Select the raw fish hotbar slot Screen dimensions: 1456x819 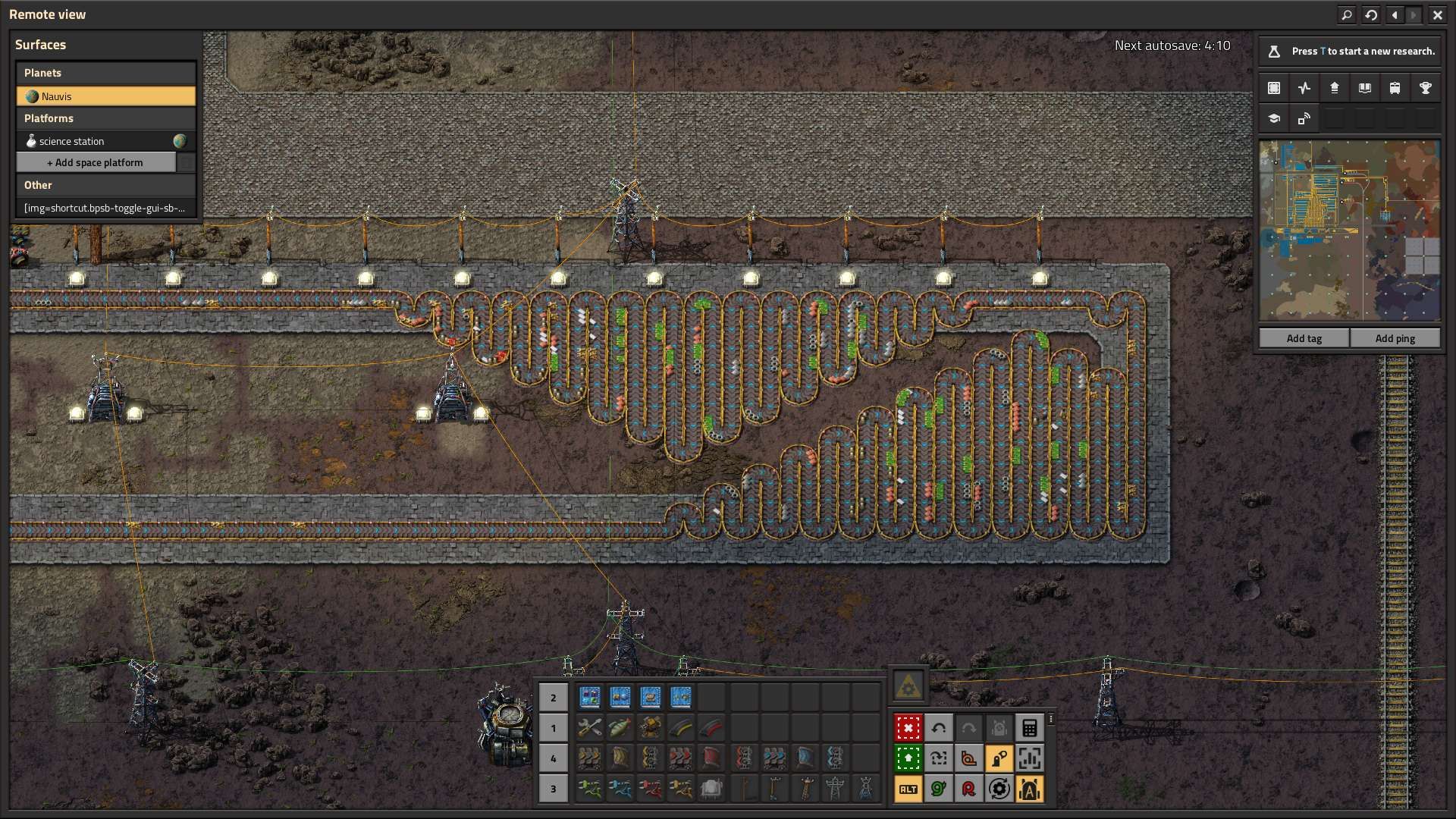620,728
